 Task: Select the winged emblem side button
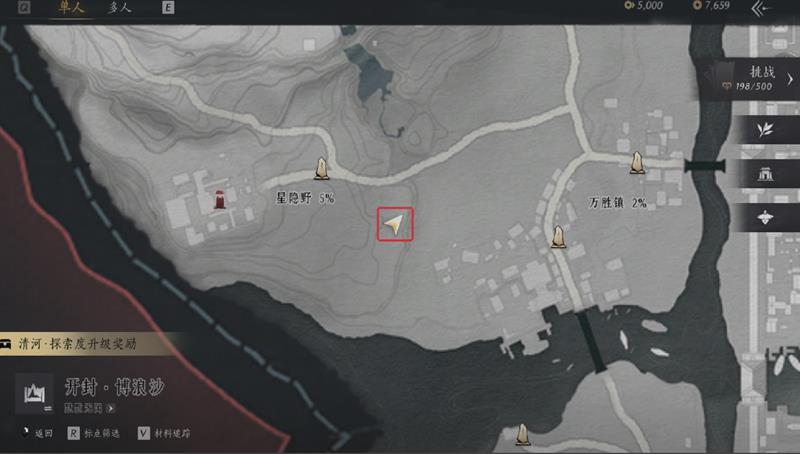click(x=767, y=216)
